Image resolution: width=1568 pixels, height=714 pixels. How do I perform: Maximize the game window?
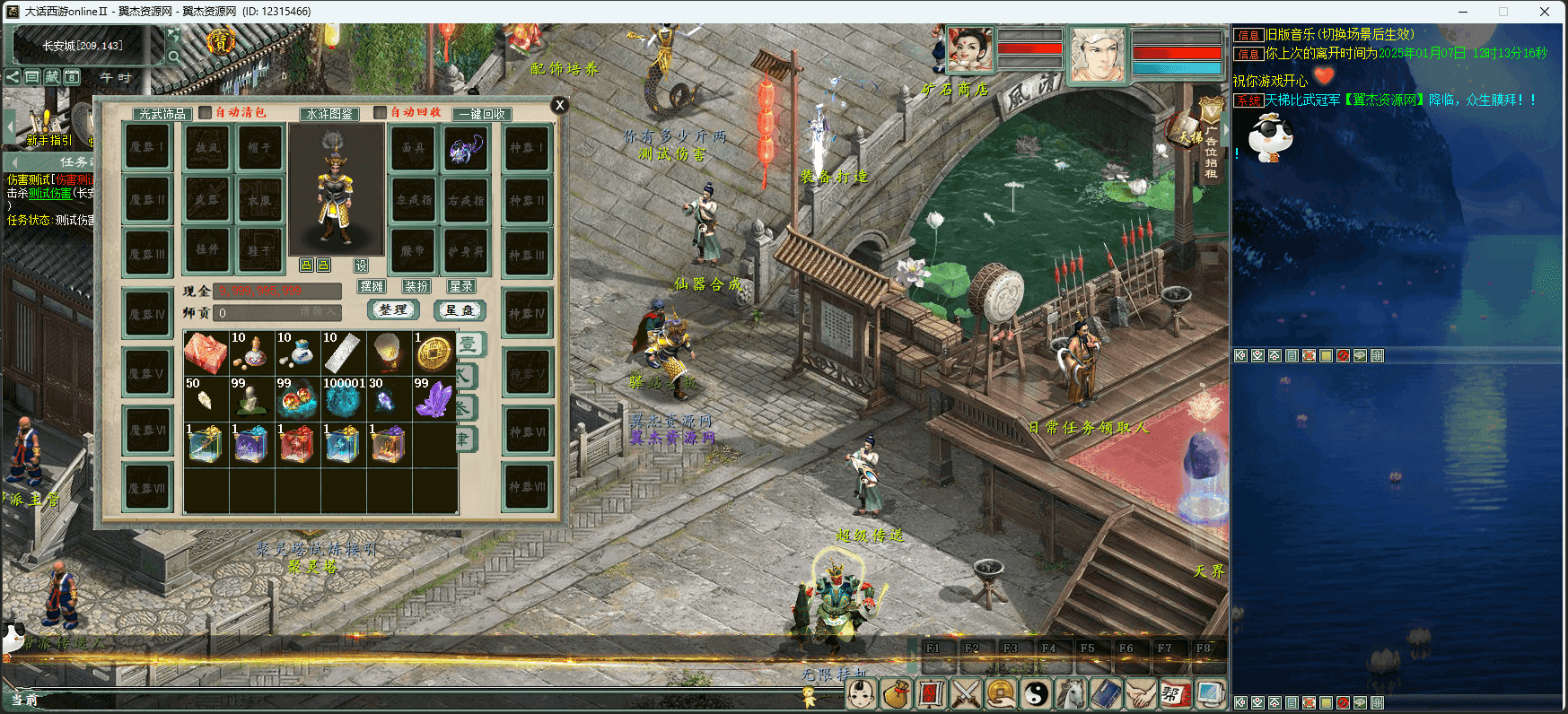(x=1503, y=12)
